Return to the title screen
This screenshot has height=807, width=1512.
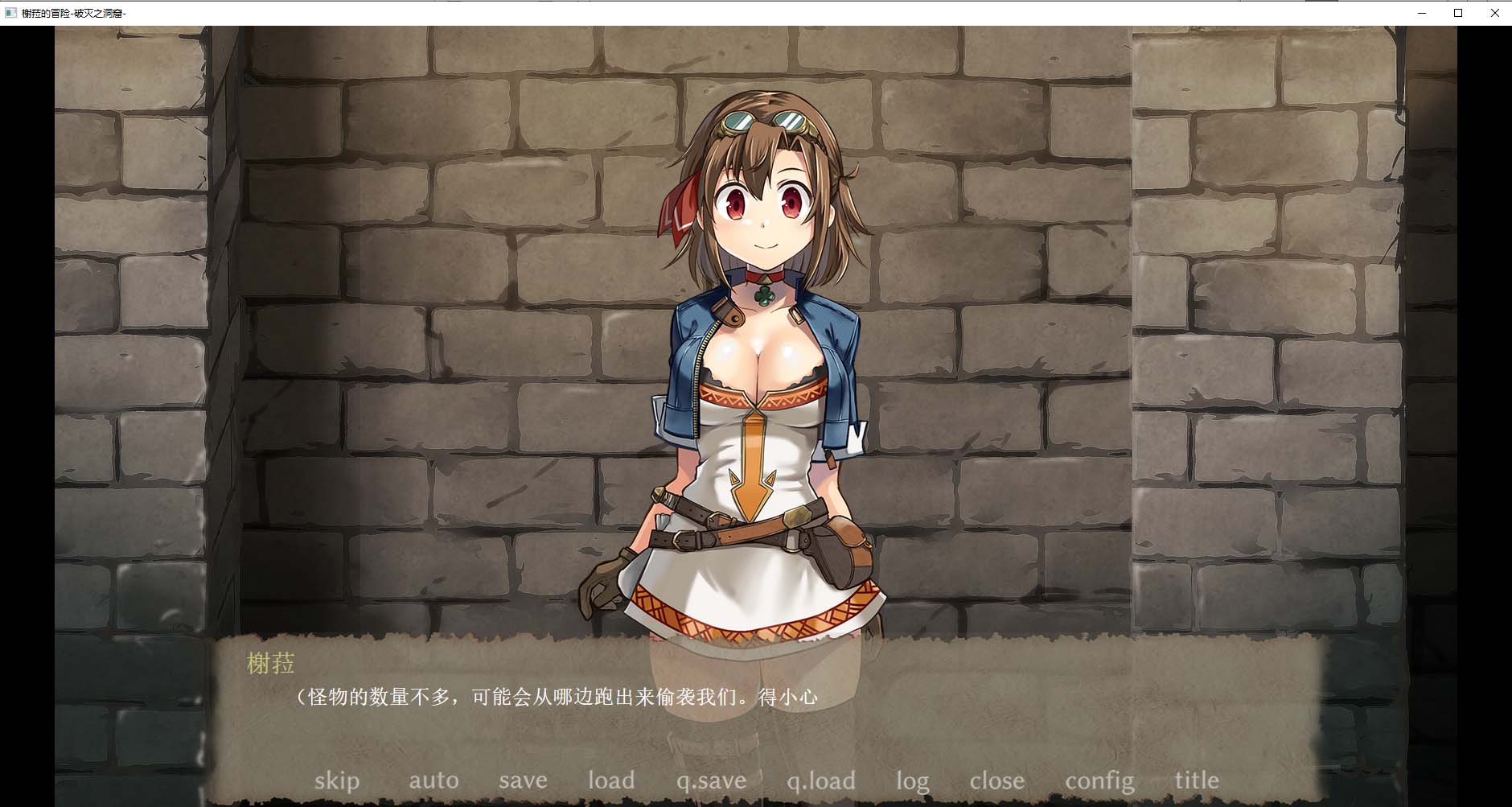[1196, 779]
